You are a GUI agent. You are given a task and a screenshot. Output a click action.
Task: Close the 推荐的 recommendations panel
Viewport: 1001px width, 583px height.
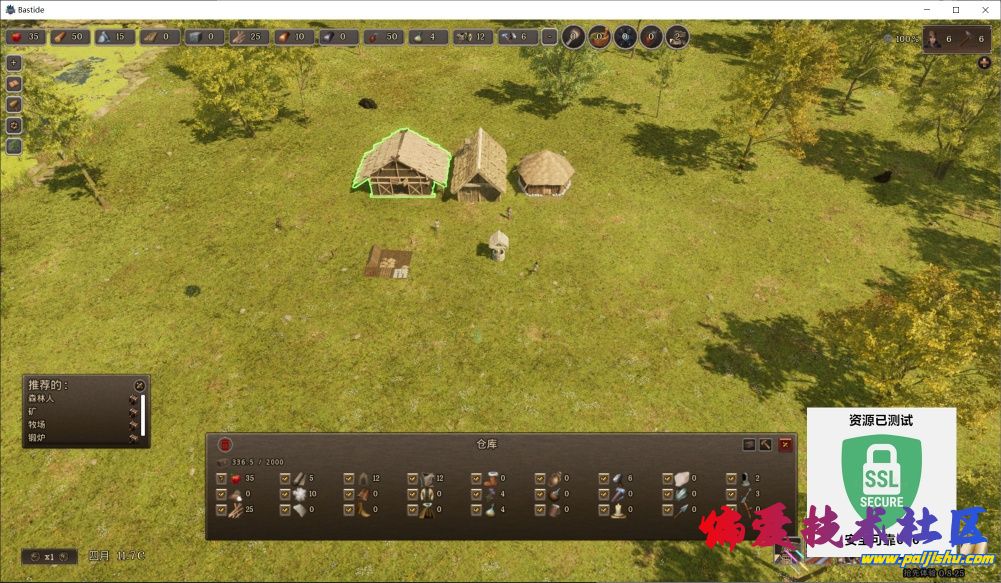coord(139,385)
